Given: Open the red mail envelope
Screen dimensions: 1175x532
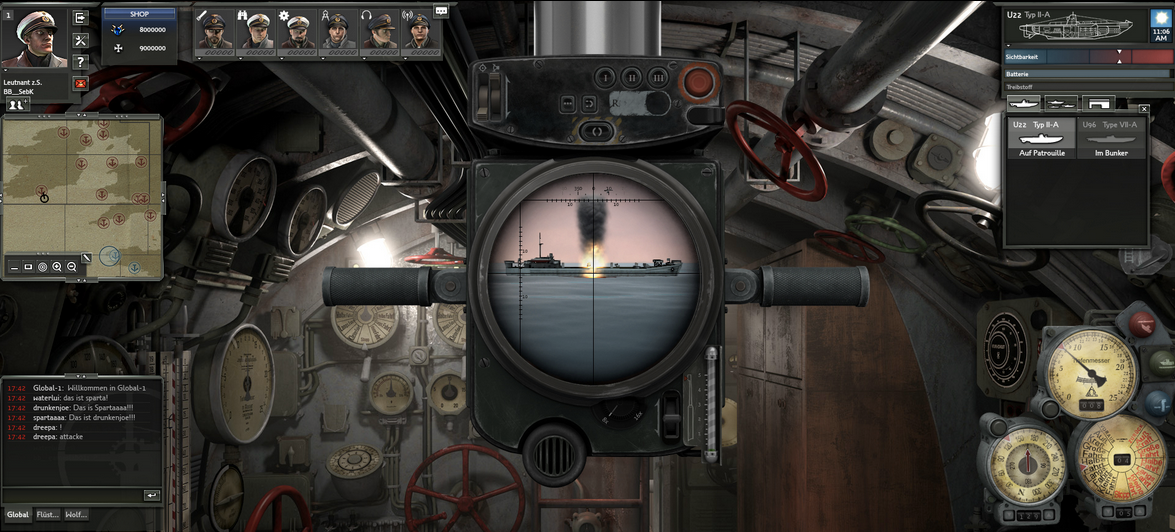Looking at the screenshot, I should [x=82, y=83].
